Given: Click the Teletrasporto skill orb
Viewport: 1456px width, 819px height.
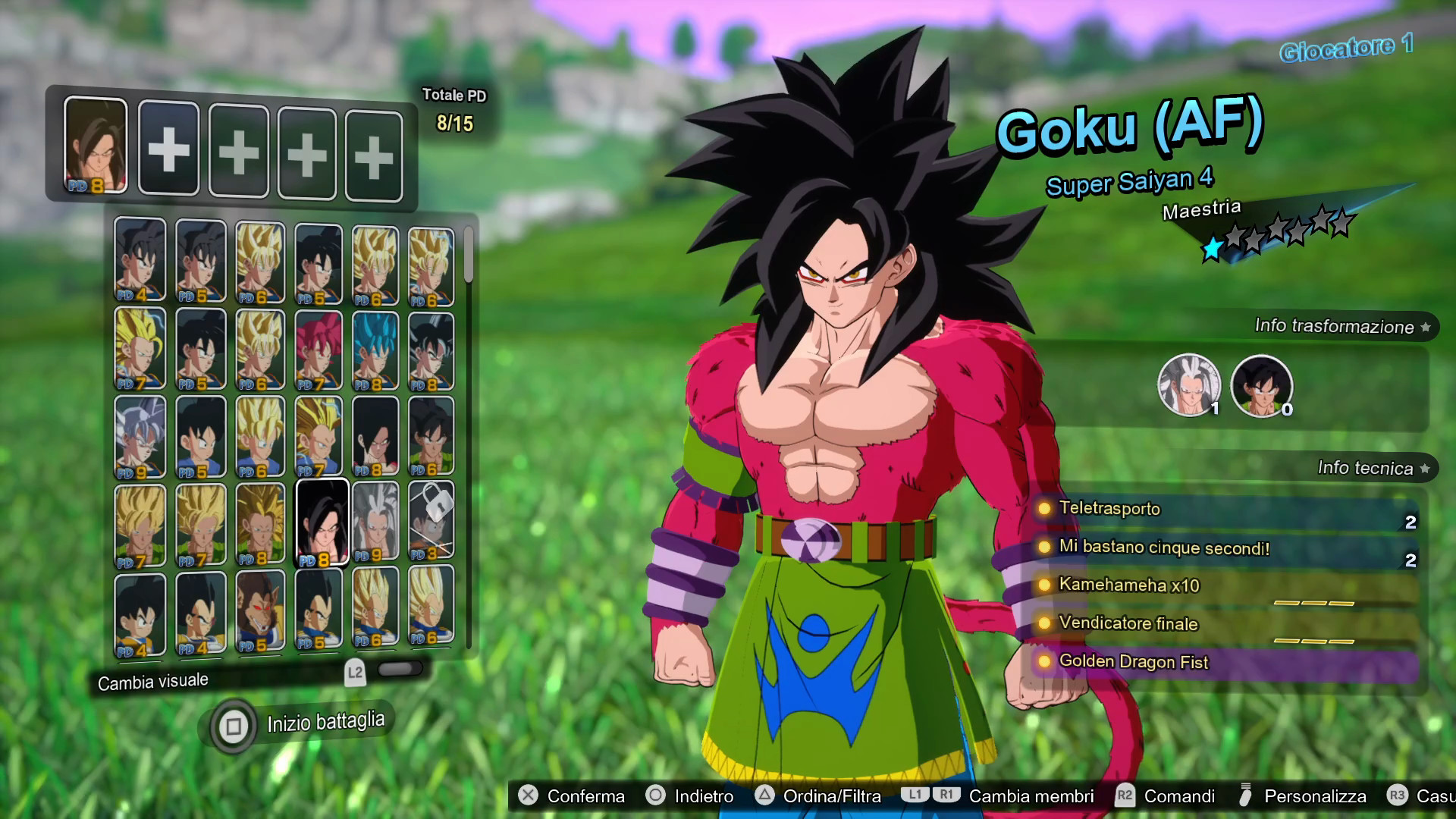Looking at the screenshot, I should (x=1046, y=510).
